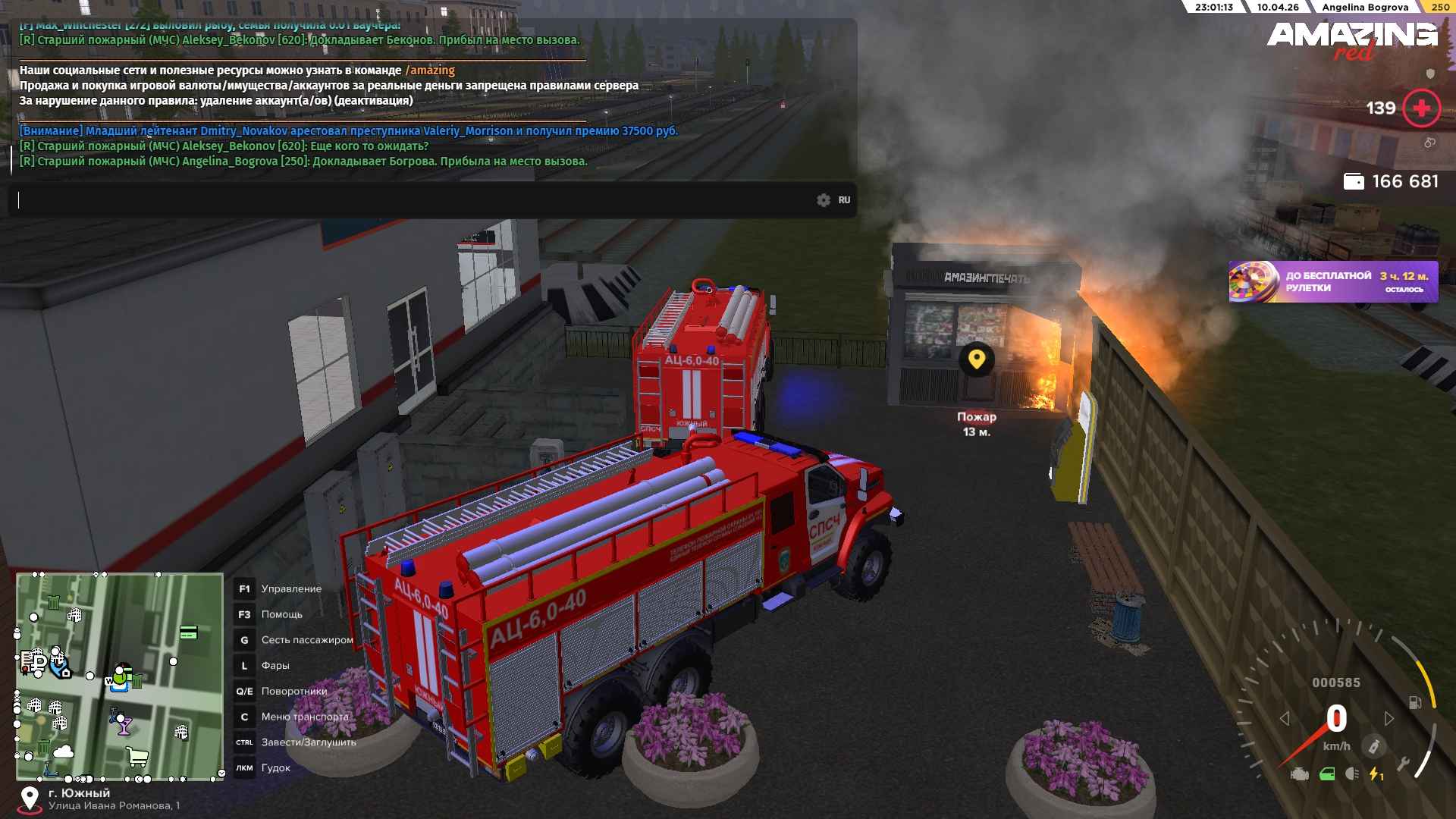Screen dimensions: 1456x819
Task: Open the free roulette banner
Action: (1333, 281)
